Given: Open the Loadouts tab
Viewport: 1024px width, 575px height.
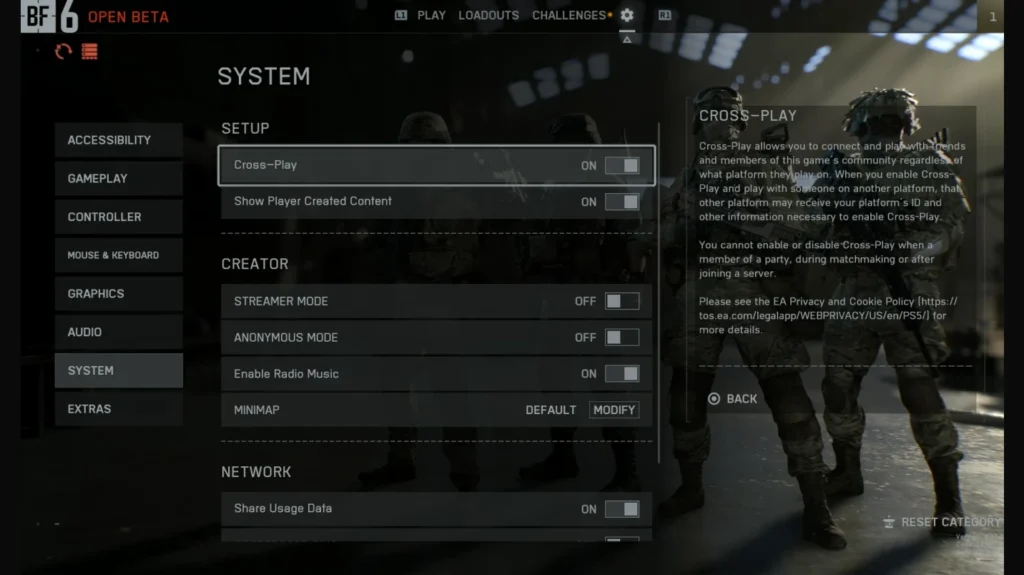Looking at the screenshot, I should [488, 16].
